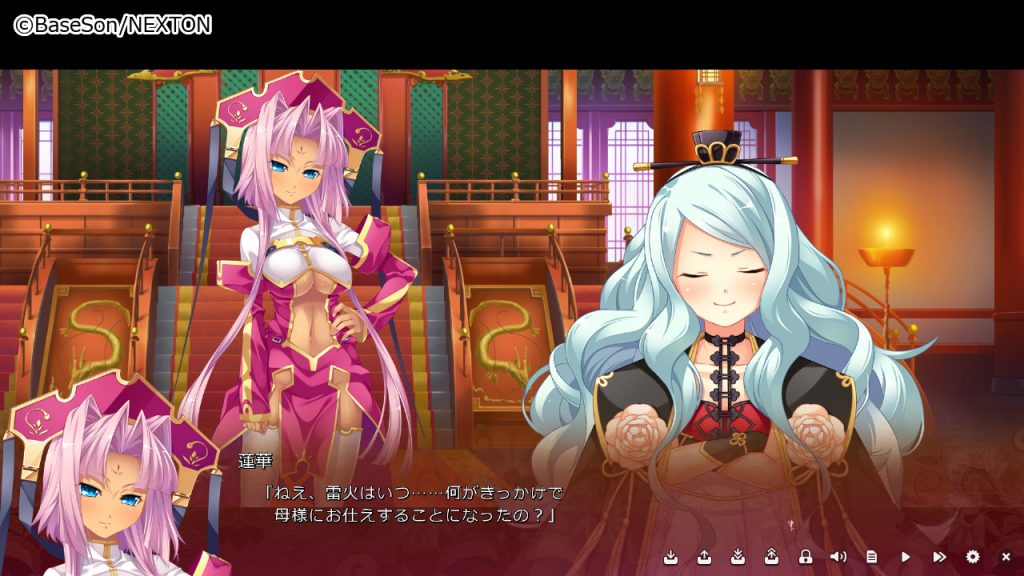The image size is (1024, 576).
Task: Open the load game icon
Action: [x=704, y=556]
